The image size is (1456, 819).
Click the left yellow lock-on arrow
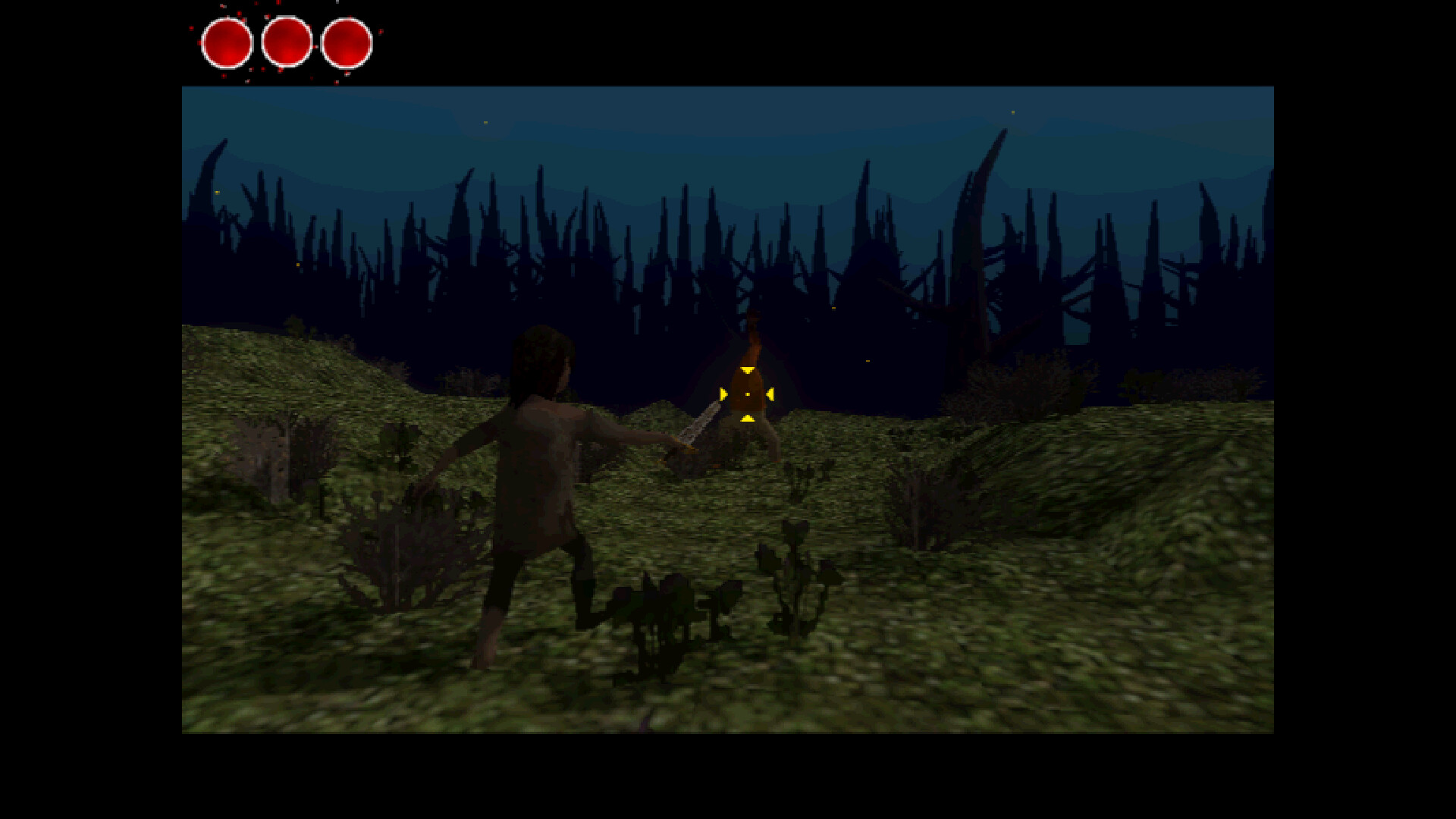723,393
